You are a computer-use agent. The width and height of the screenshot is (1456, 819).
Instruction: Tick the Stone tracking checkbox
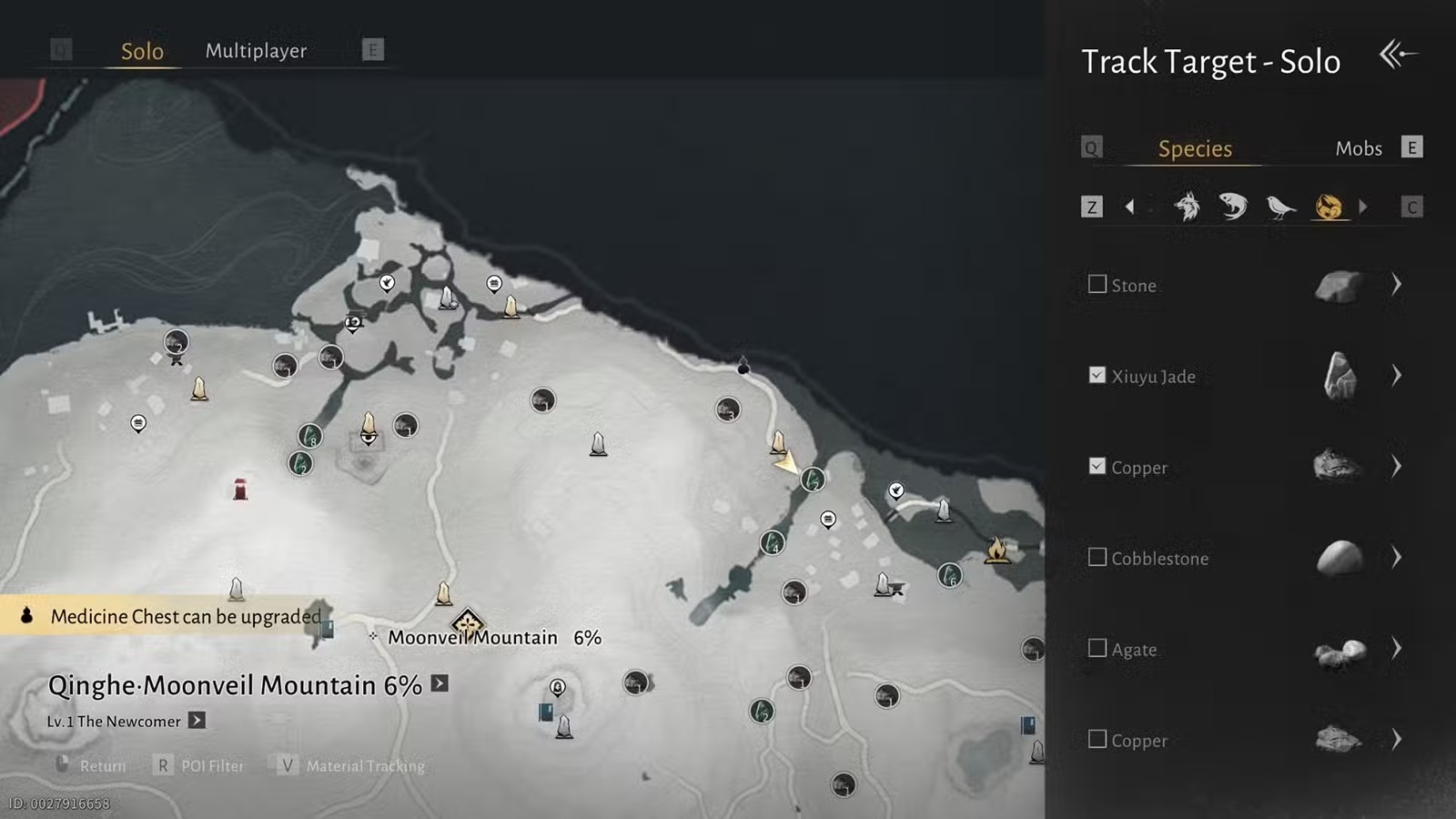click(x=1097, y=285)
